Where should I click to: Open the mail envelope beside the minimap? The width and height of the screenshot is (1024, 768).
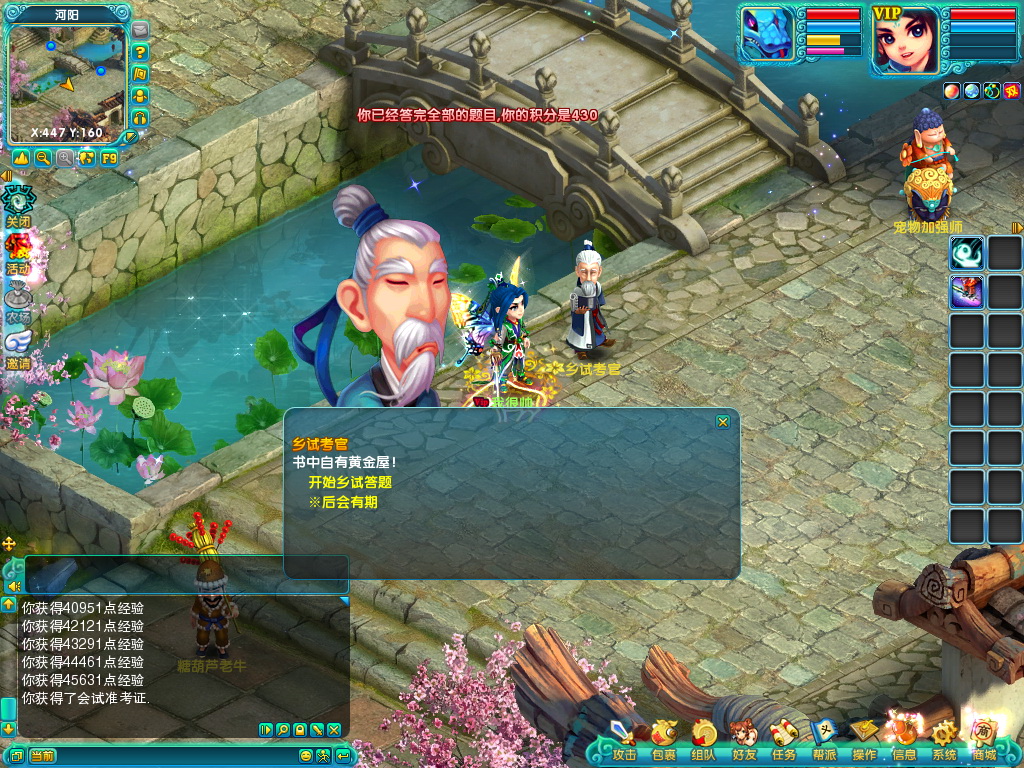pos(140,30)
